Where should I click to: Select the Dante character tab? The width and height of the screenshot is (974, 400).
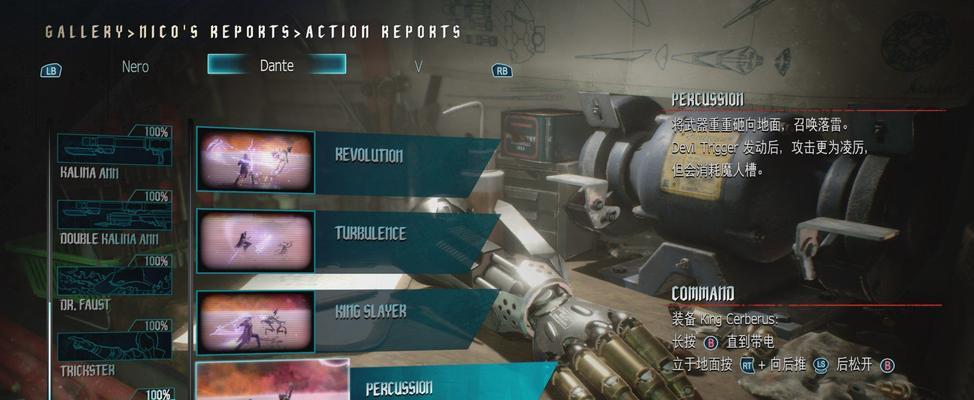tap(276, 65)
